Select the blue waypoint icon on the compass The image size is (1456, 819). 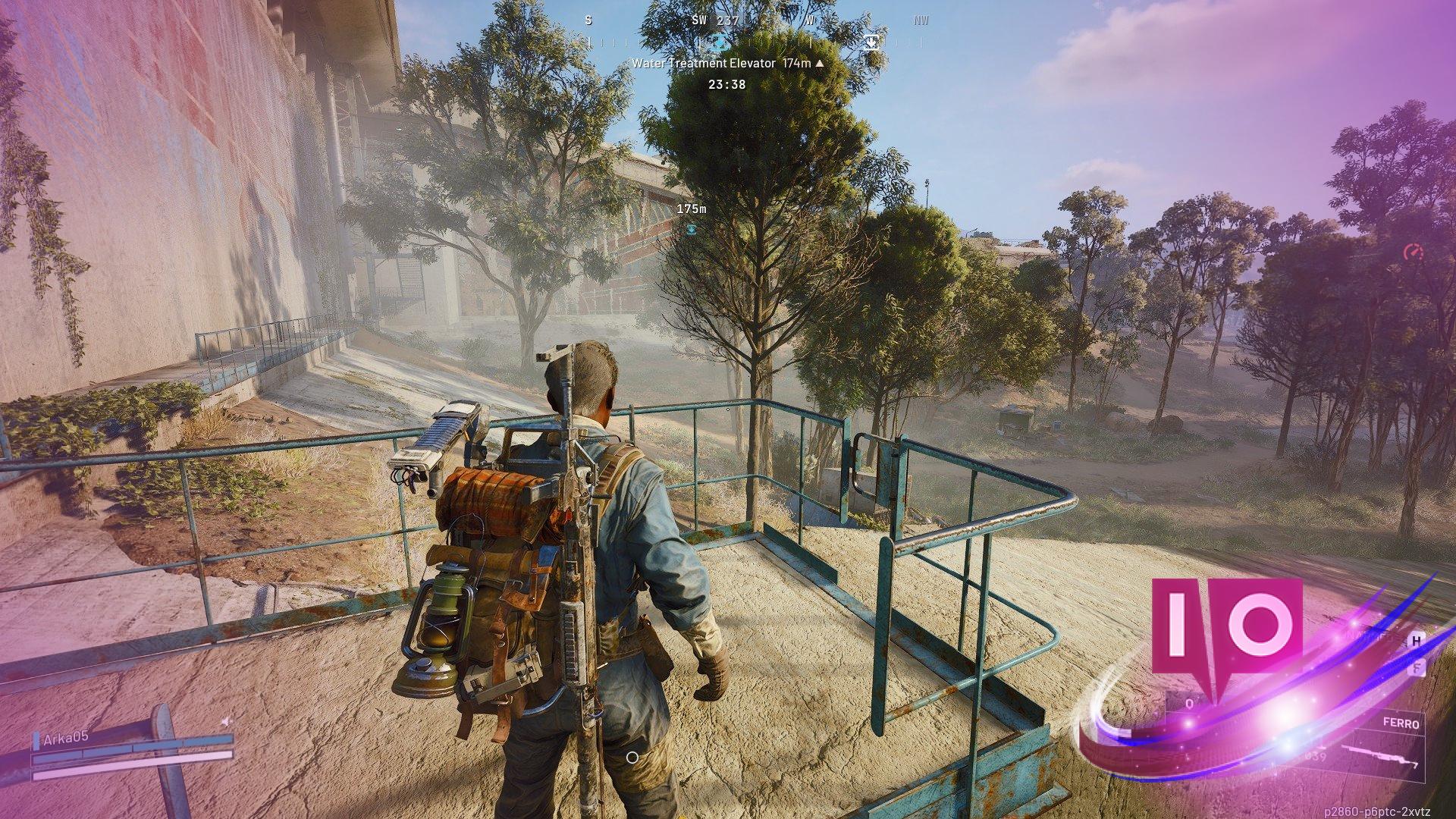pyautogui.click(x=720, y=42)
